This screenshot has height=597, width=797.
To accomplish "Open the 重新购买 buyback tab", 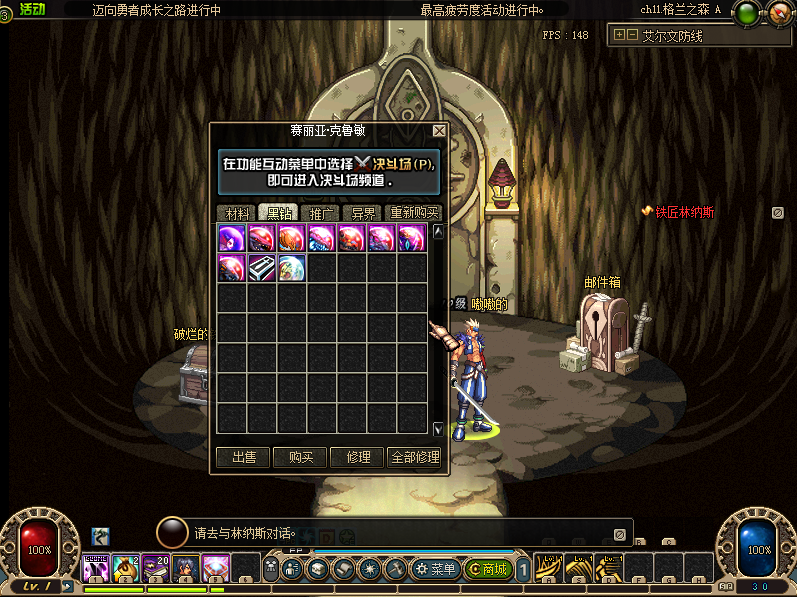I will (414, 213).
